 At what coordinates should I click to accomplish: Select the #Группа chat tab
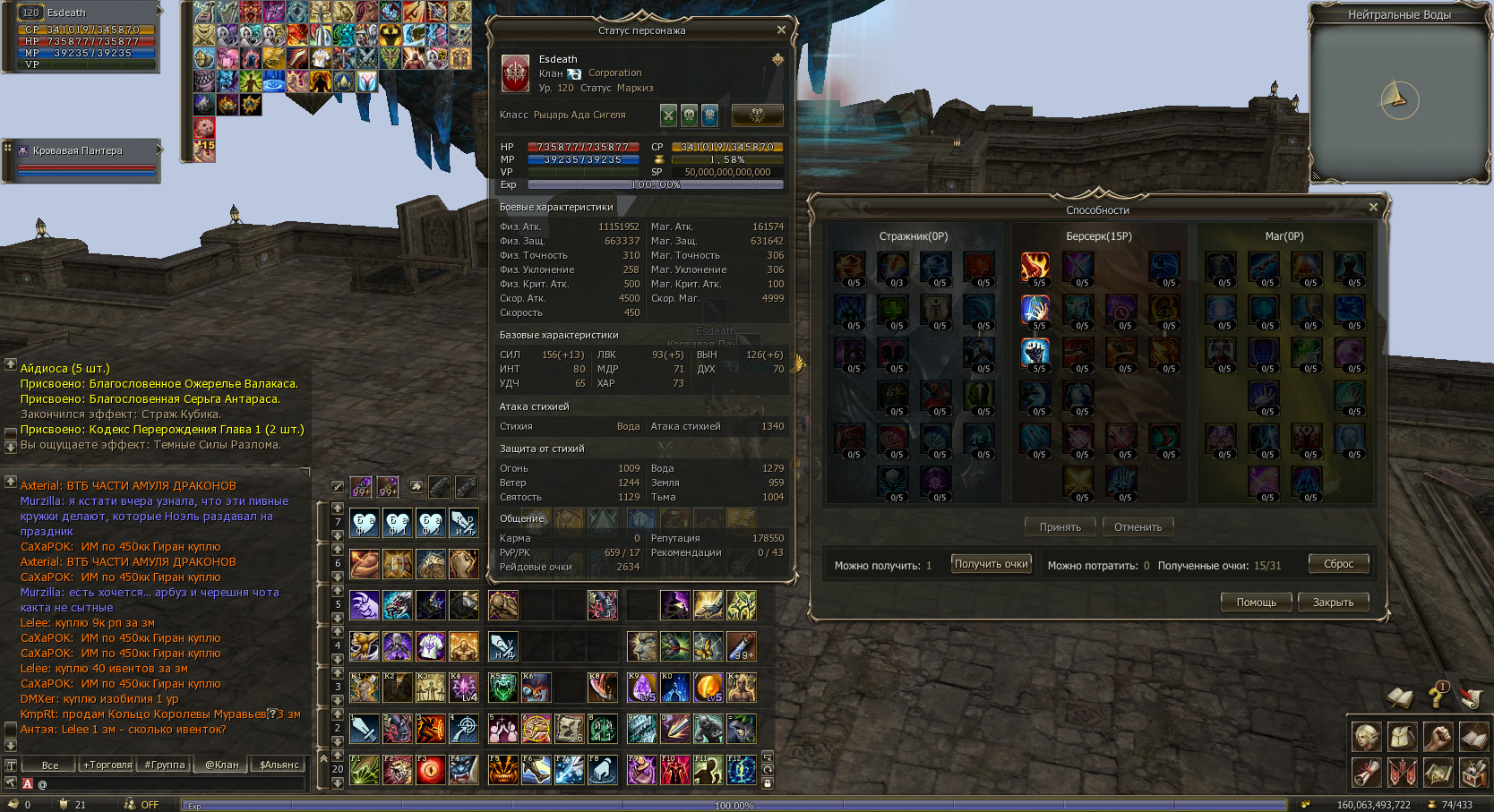tap(165, 765)
